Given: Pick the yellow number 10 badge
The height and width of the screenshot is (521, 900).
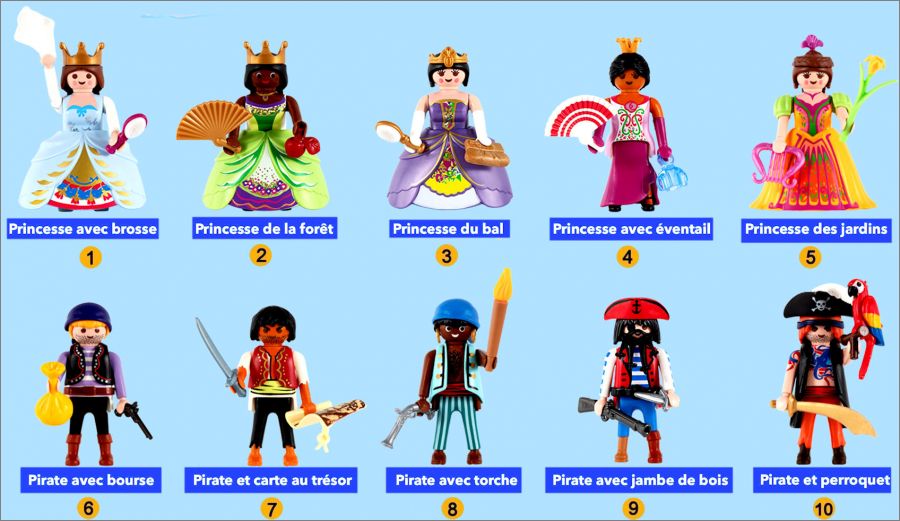Looking at the screenshot, I should coord(824,509).
